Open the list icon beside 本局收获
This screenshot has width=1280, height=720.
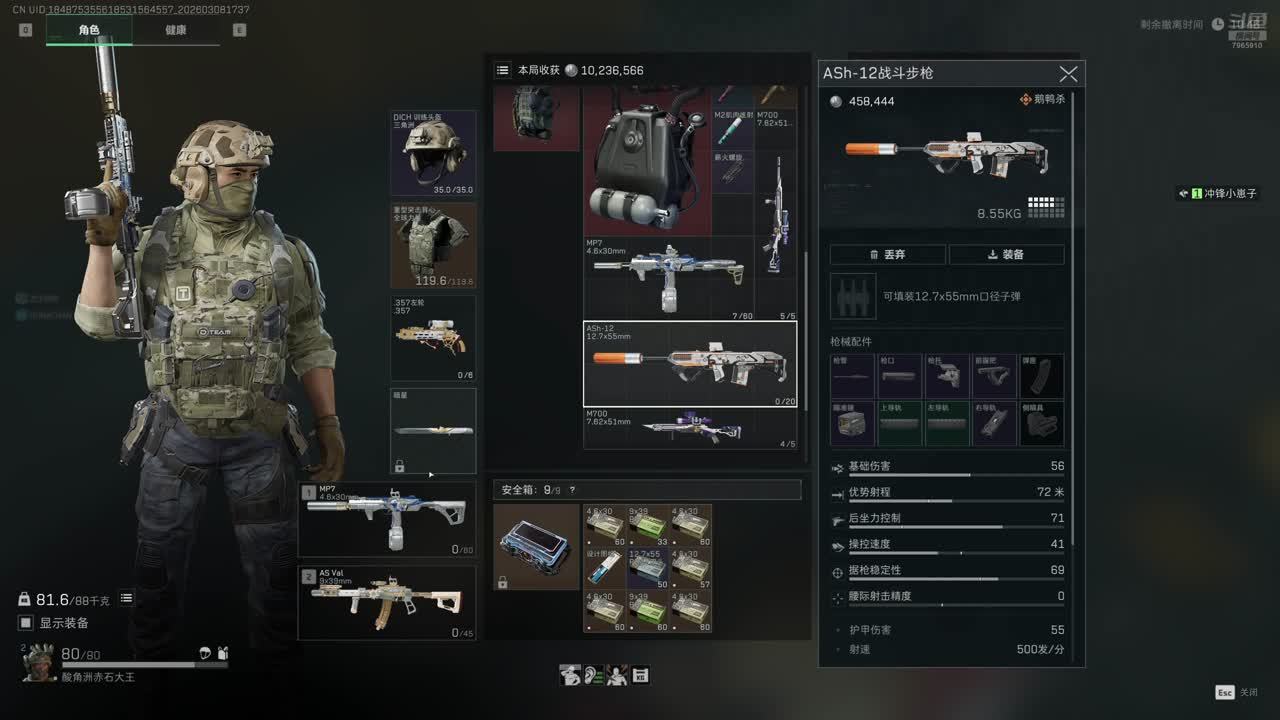503,70
